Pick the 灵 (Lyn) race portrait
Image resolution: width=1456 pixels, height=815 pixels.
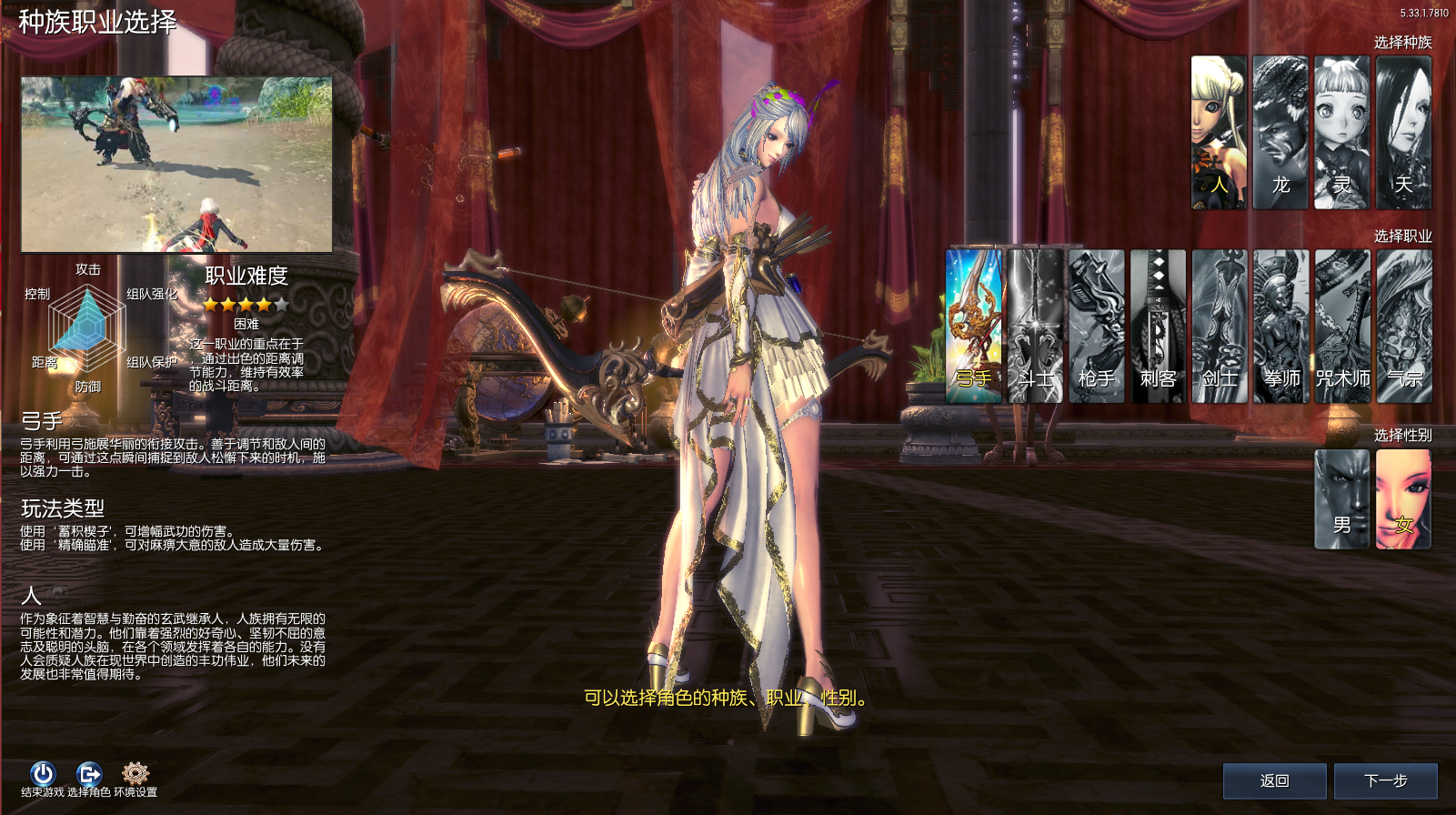pos(1342,133)
